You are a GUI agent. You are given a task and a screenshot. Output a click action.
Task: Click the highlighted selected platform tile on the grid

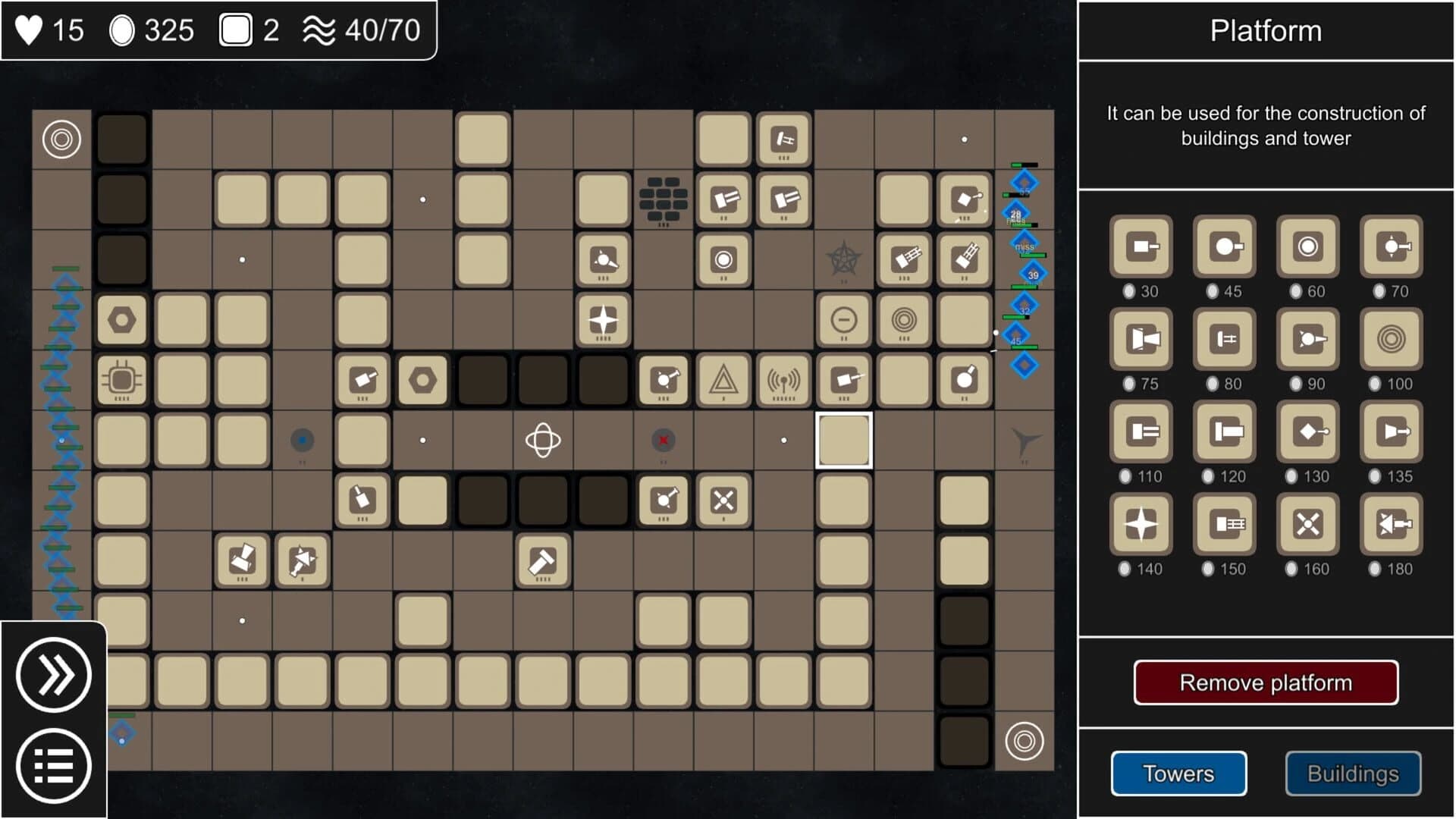pos(843,441)
